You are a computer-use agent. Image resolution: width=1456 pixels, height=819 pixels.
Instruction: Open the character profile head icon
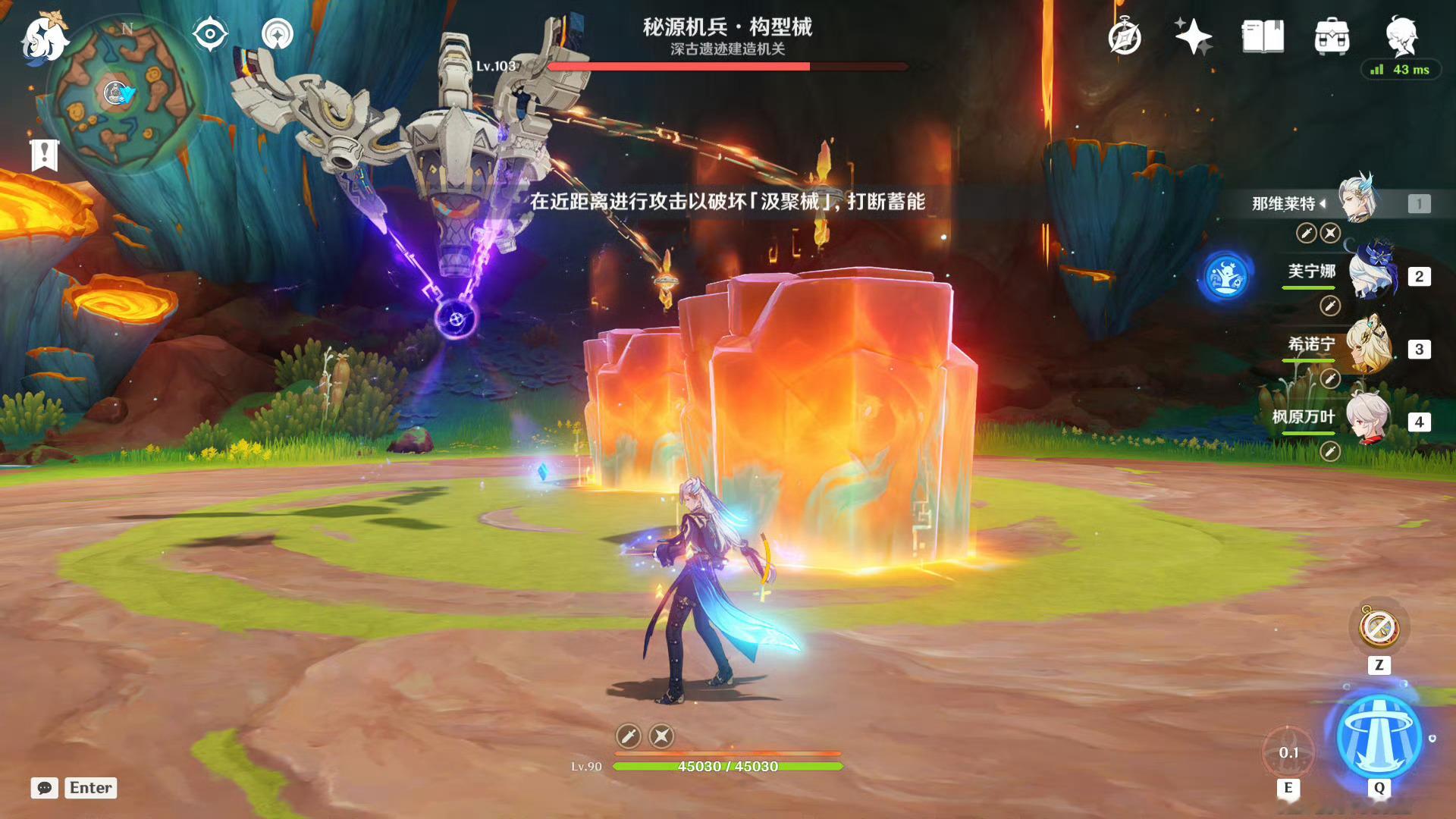(x=1401, y=35)
